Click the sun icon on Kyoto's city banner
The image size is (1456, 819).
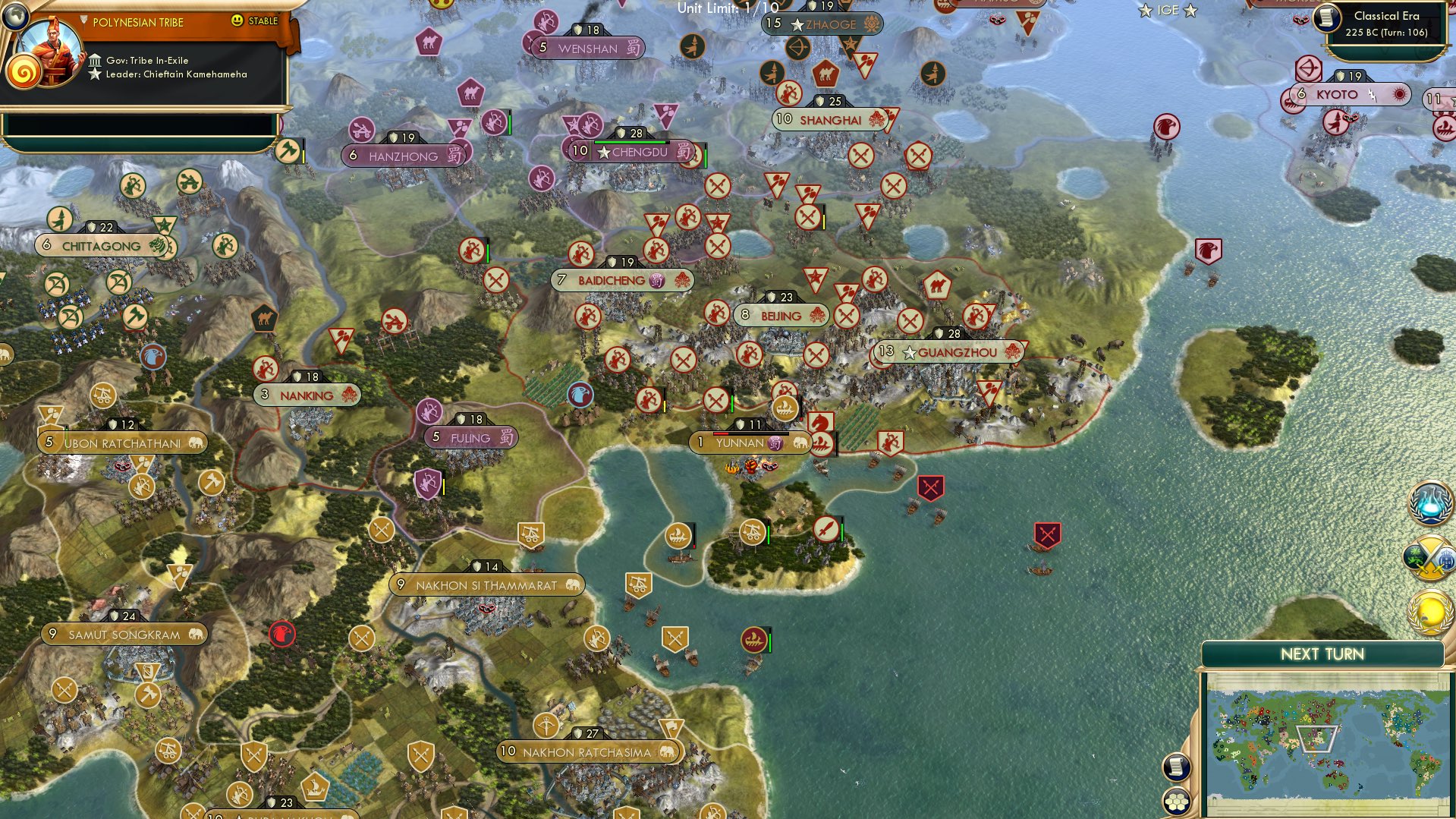1400,94
